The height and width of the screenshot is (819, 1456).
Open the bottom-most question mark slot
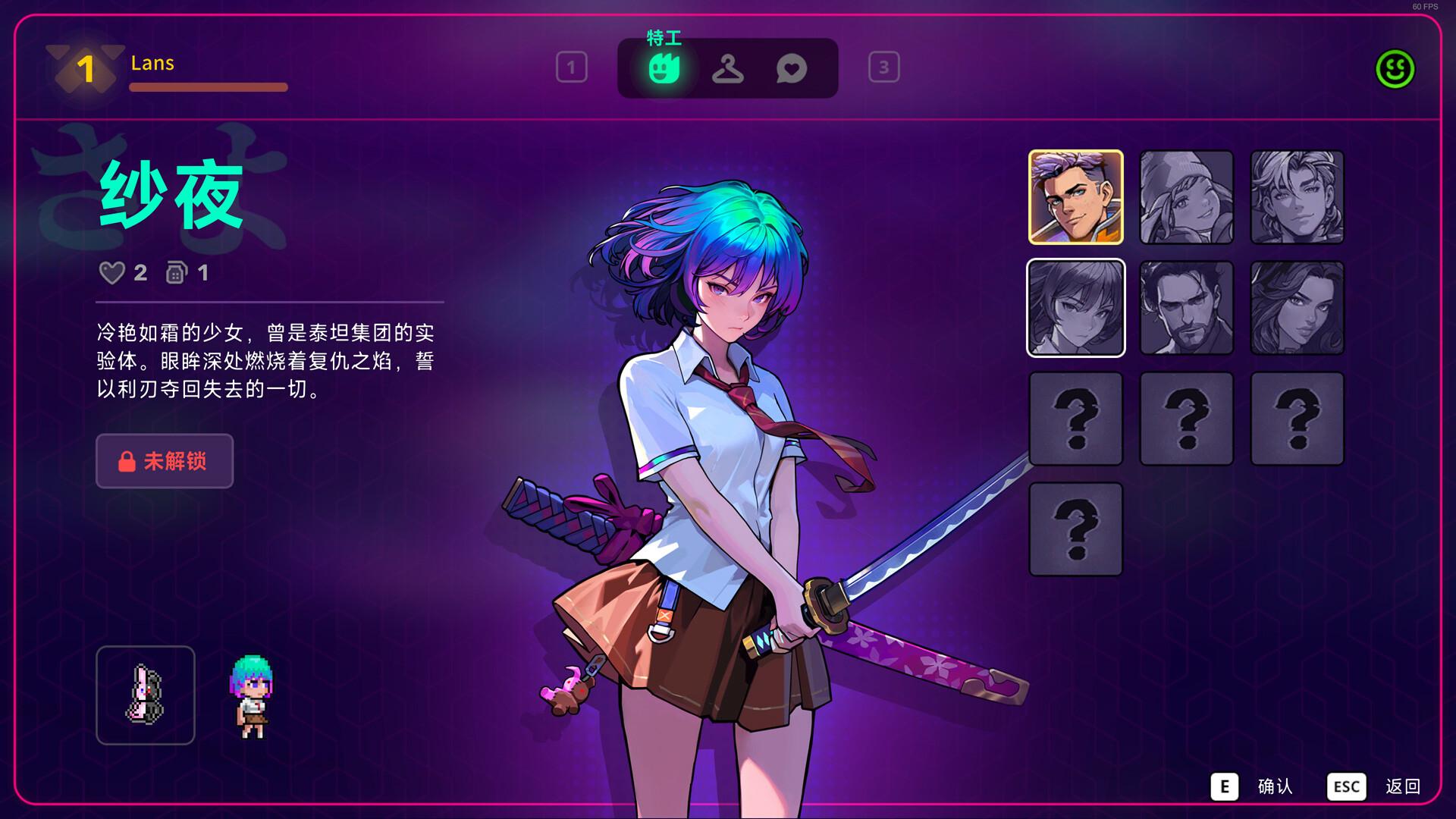coord(1076,528)
